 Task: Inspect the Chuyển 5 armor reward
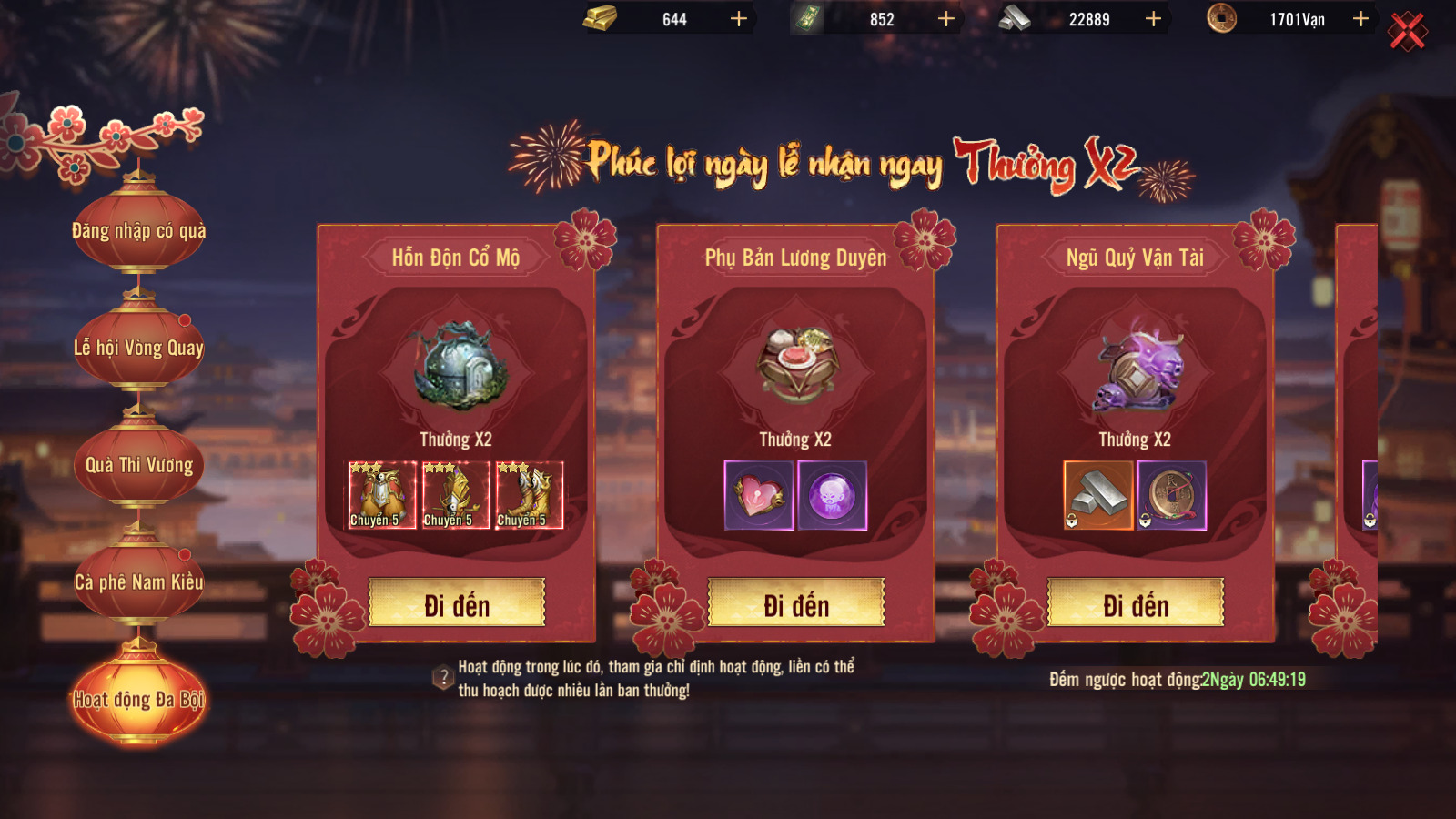point(382,495)
